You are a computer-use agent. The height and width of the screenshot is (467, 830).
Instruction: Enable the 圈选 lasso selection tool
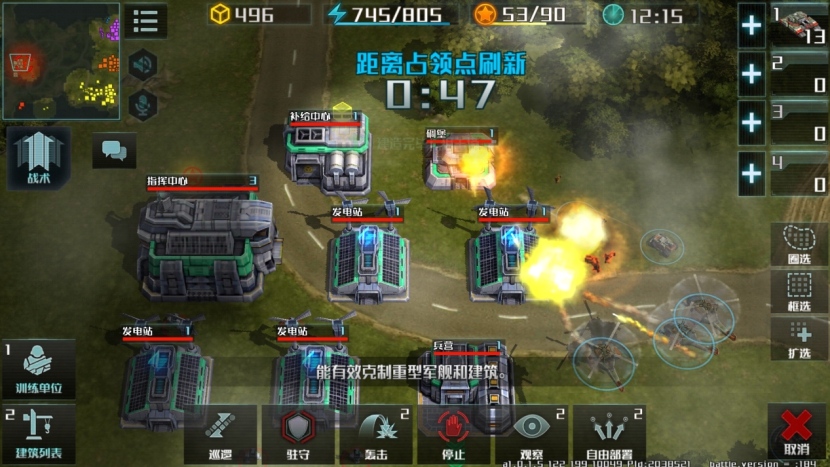(x=799, y=244)
